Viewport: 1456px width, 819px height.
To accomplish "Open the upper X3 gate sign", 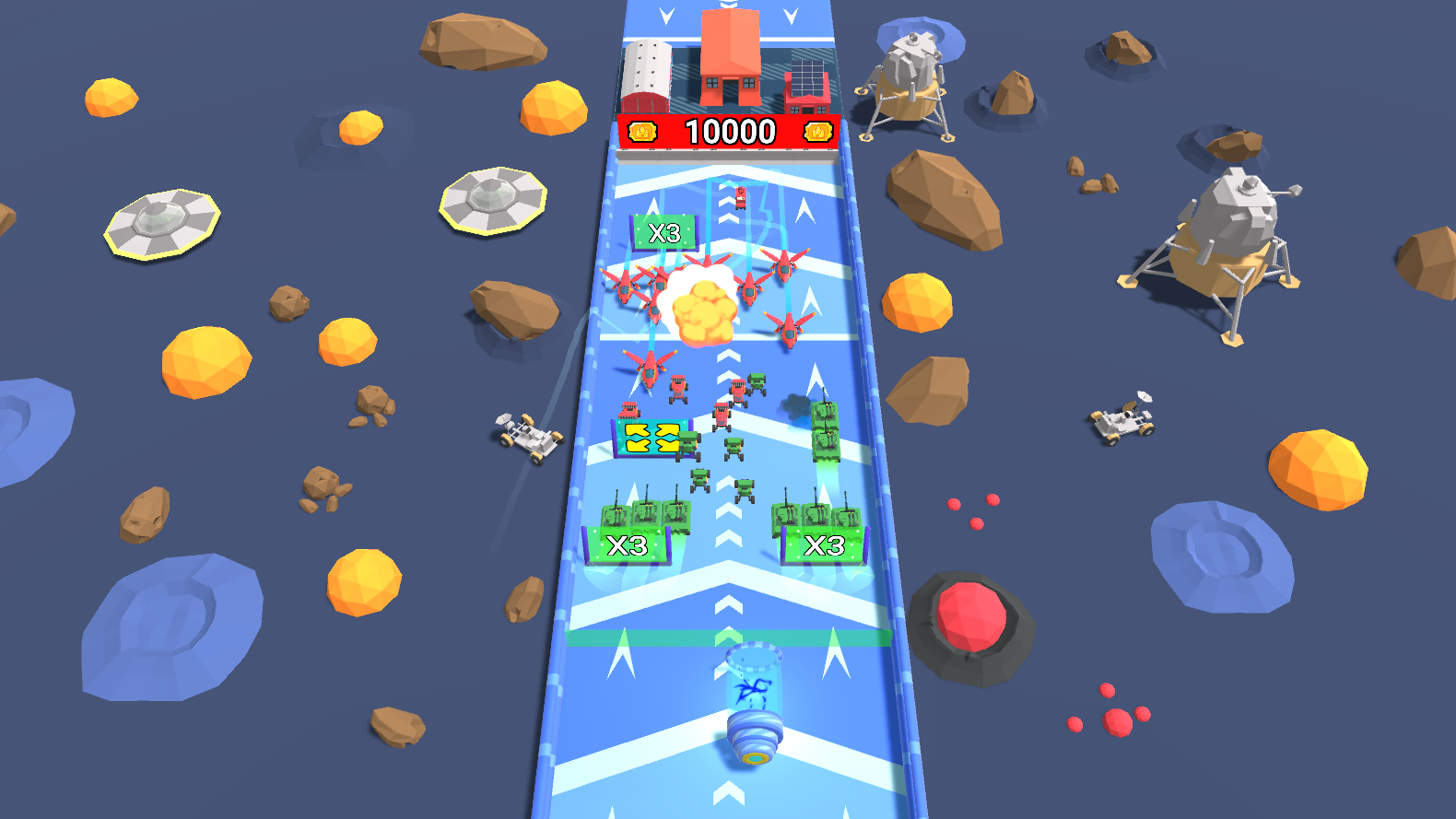I will point(665,235).
